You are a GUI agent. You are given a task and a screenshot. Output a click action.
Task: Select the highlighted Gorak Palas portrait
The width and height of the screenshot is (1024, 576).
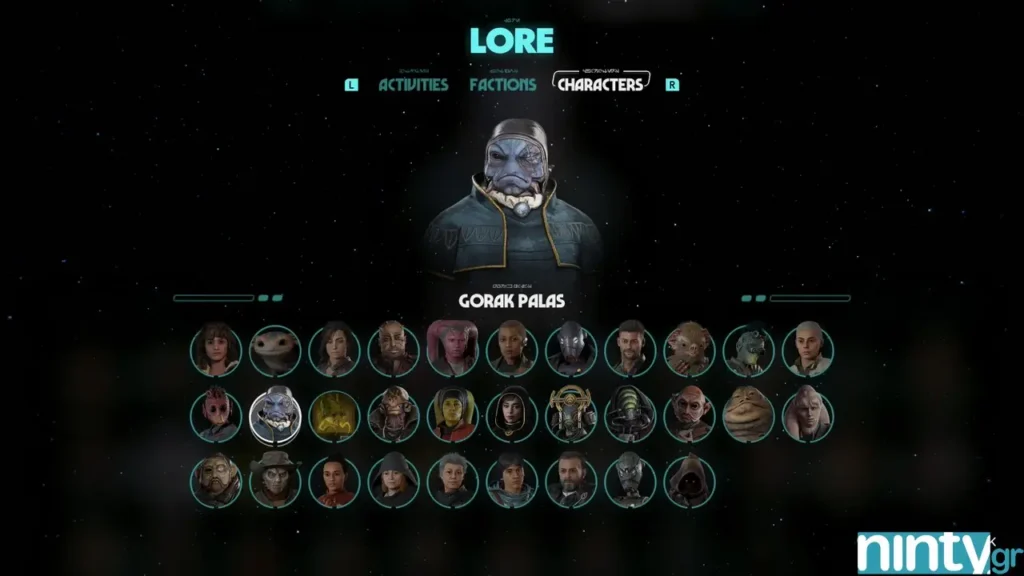(x=275, y=414)
